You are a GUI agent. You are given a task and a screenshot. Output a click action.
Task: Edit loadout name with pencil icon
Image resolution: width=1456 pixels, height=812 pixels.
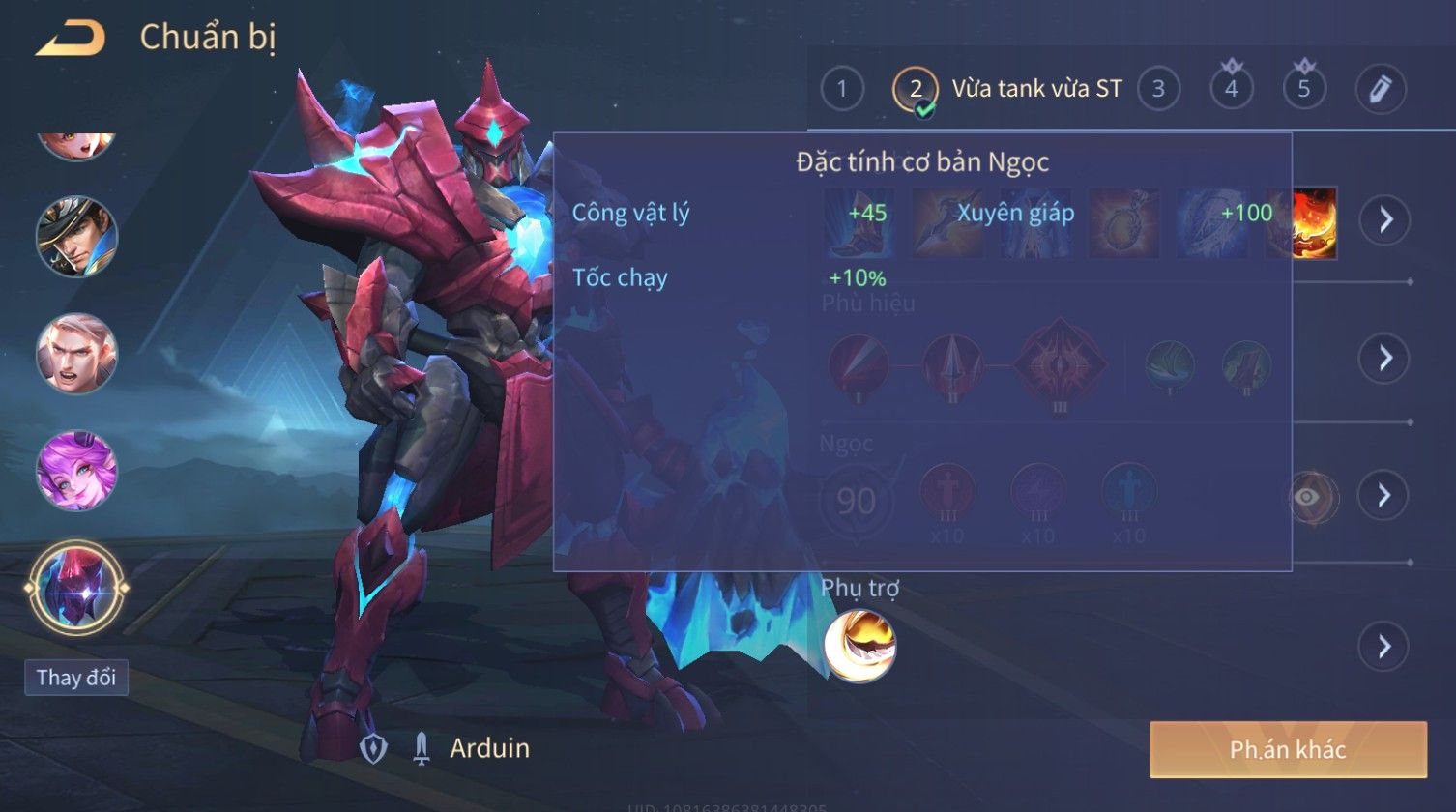[x=1380, y=90]
